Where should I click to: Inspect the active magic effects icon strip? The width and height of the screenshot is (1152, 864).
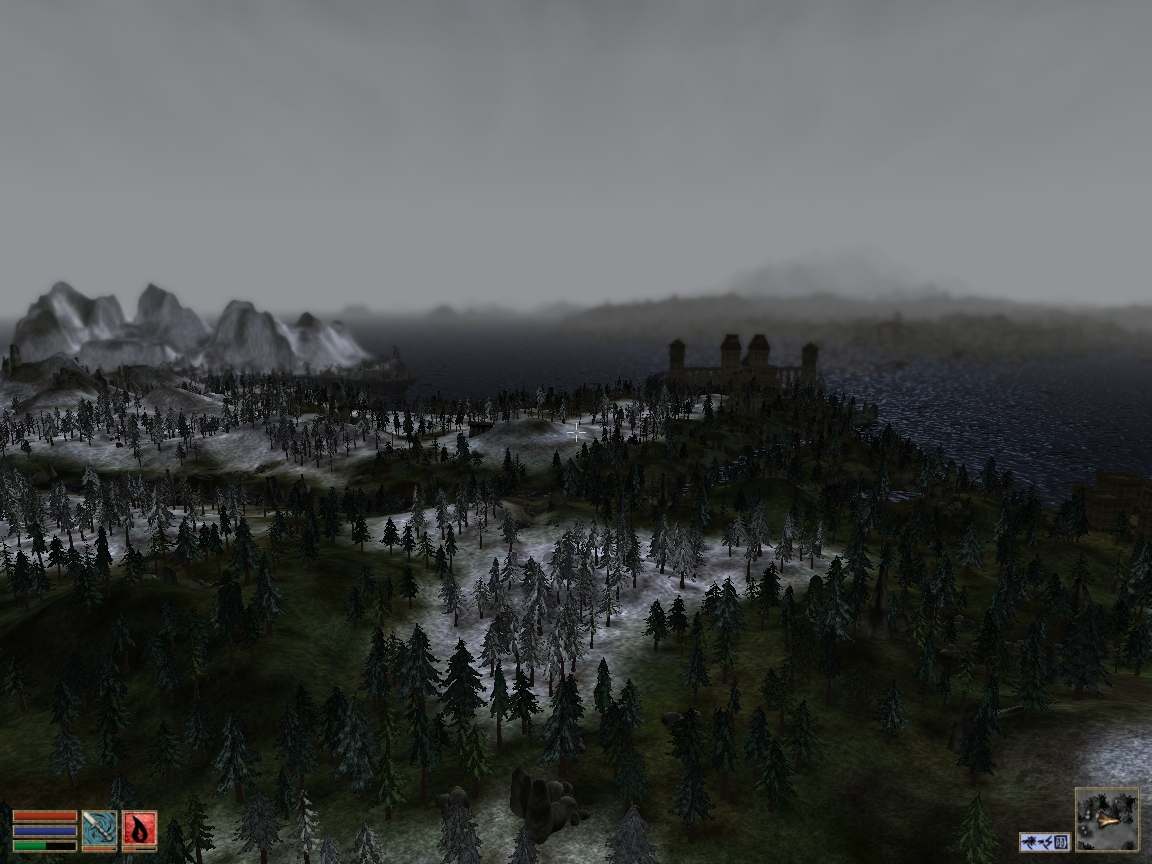[x=1045, y=842]
